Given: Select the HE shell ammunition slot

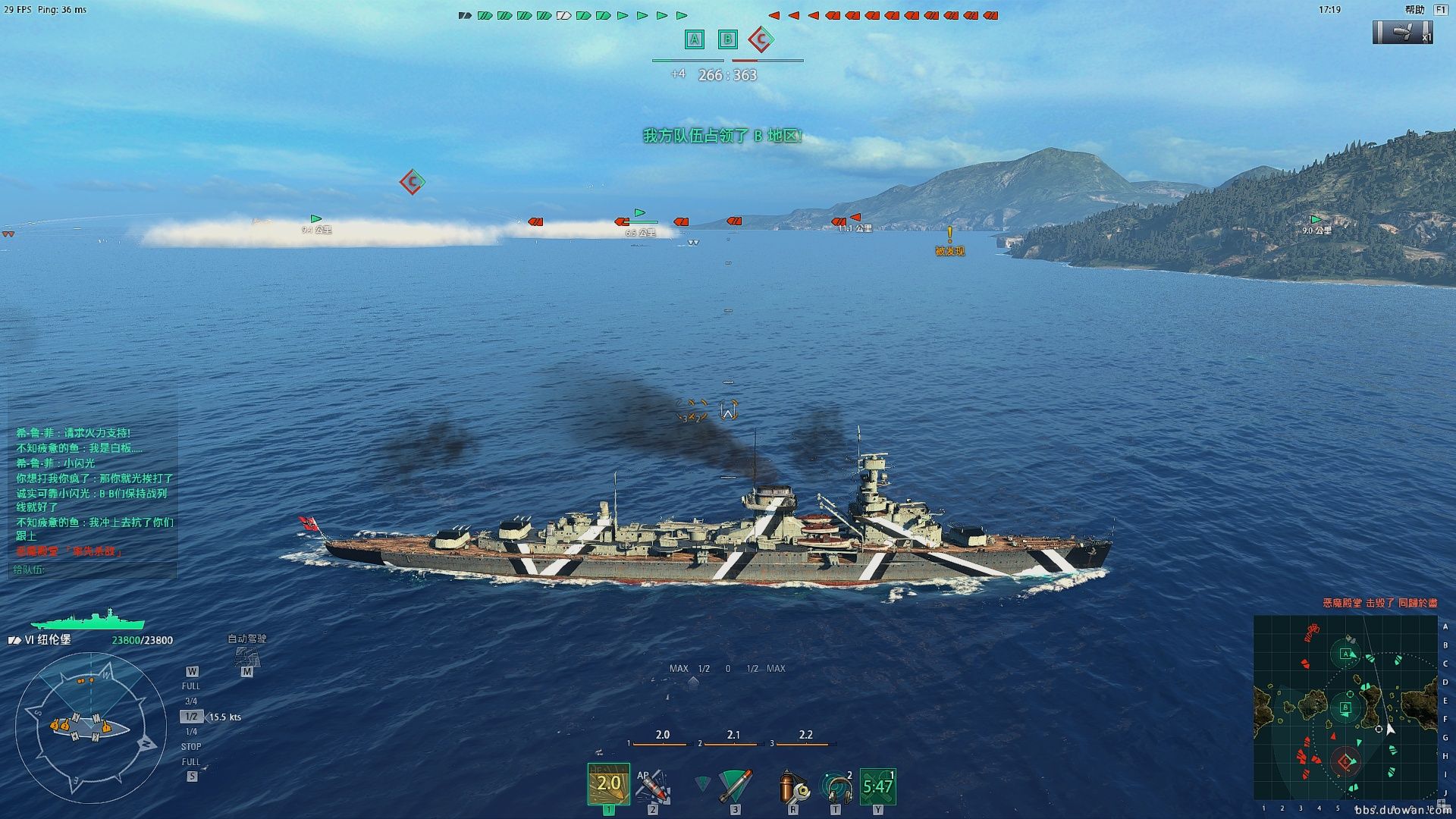Looking at the screenshot, I should [608, 784].
